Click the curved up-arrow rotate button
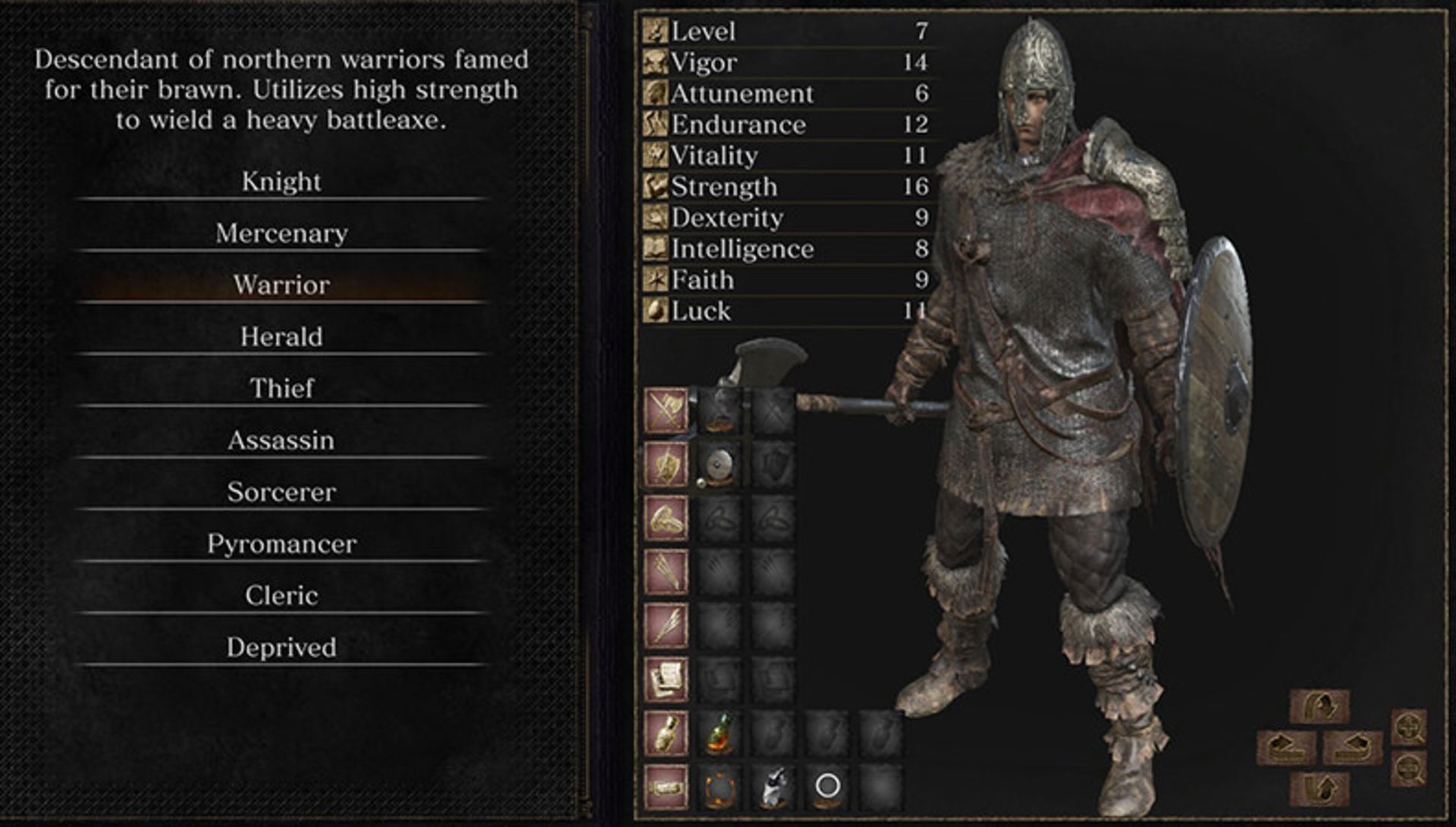Image resolution: width=1456 pixels, height=827 pixels. click(x=1319, y=788)
